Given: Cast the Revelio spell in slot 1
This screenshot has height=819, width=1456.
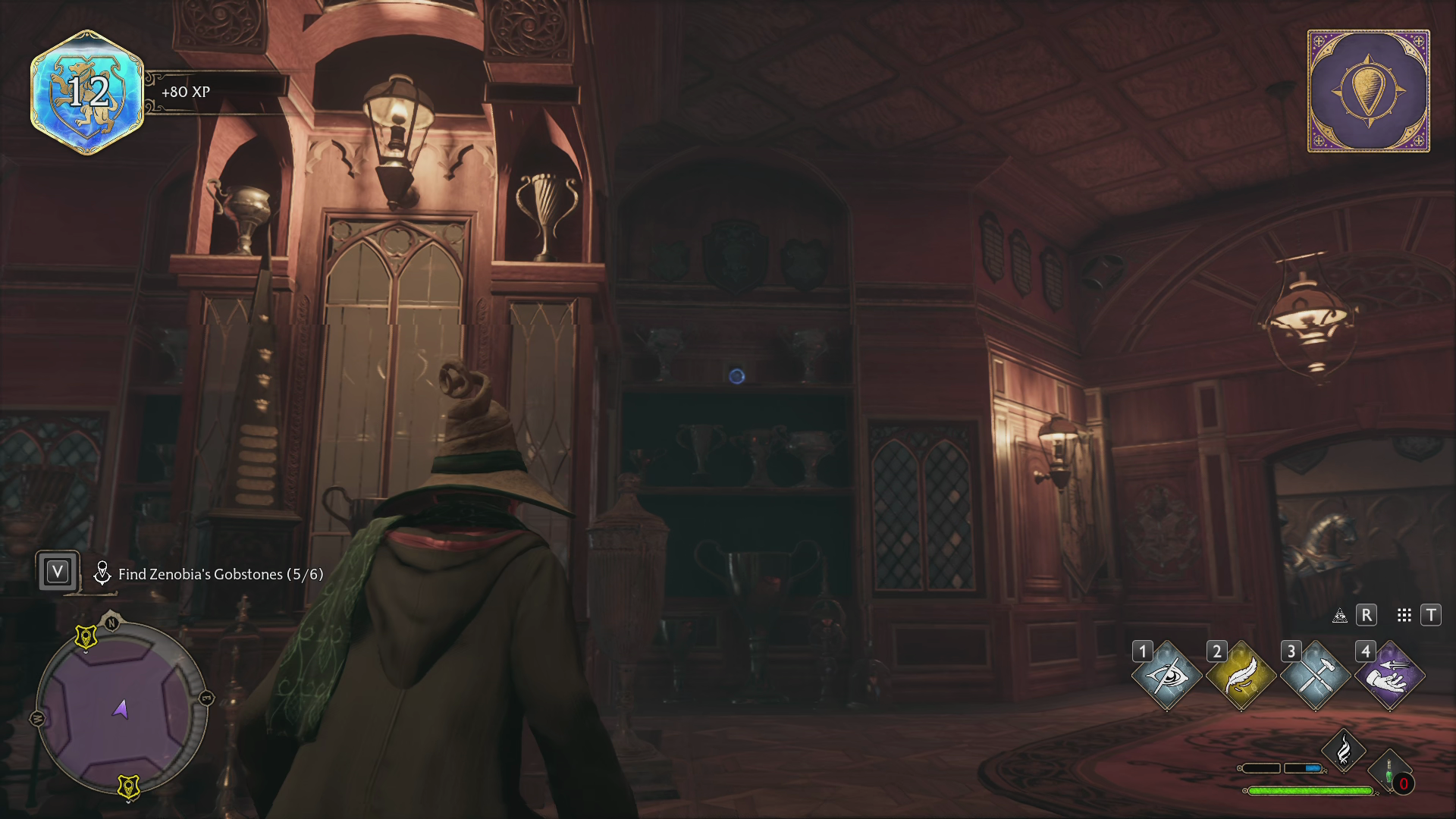Looking at the screenshot, I should (x=1167, y=676).
